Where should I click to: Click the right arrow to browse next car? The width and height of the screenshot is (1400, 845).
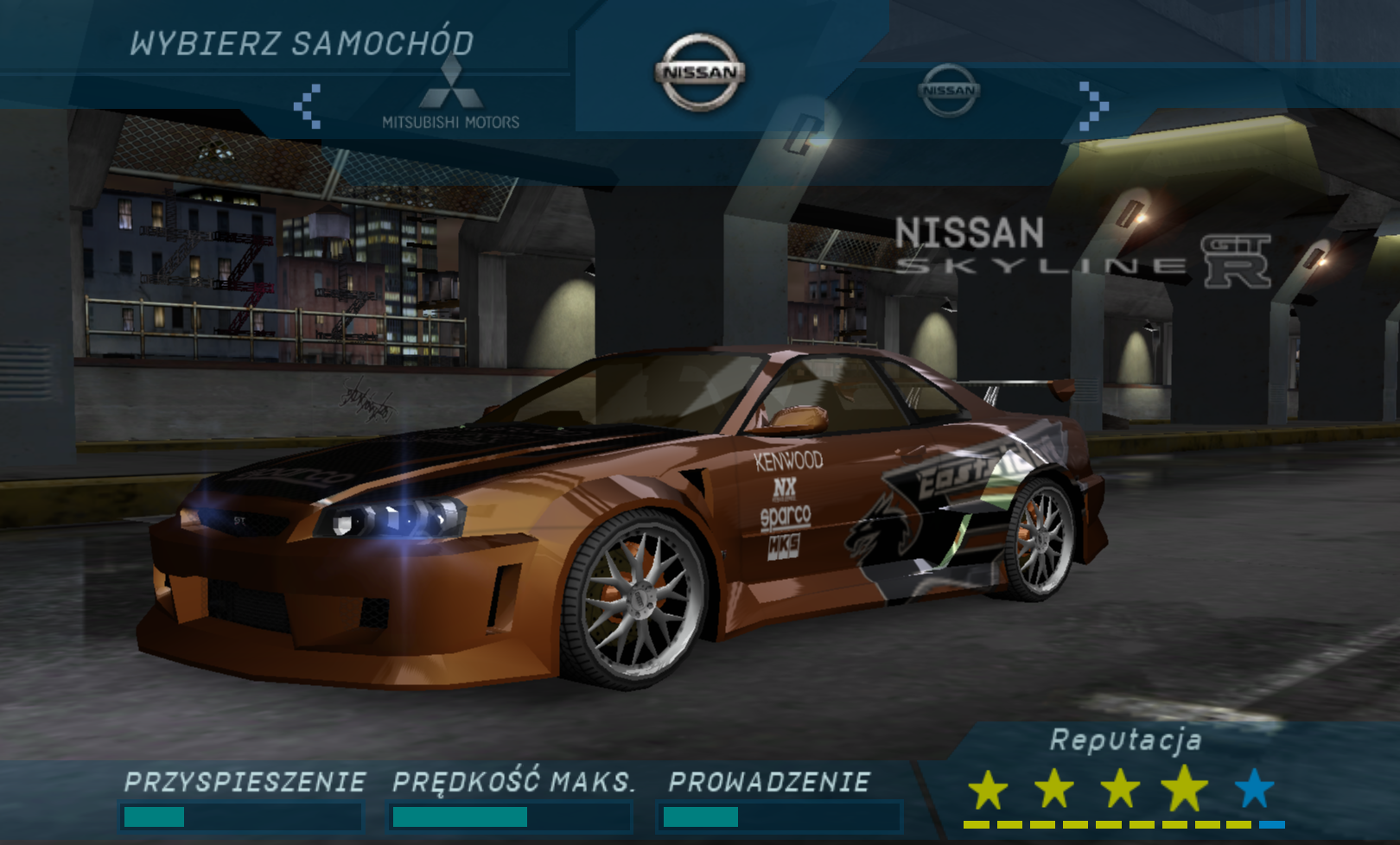[x=1093, y=105]
